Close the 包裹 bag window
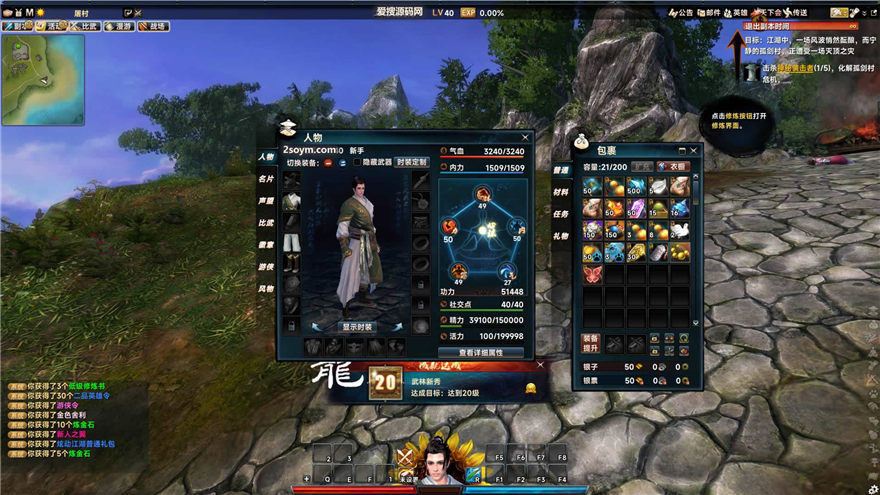The height and width of the screenshot is (495, 880). pos(694,150)
